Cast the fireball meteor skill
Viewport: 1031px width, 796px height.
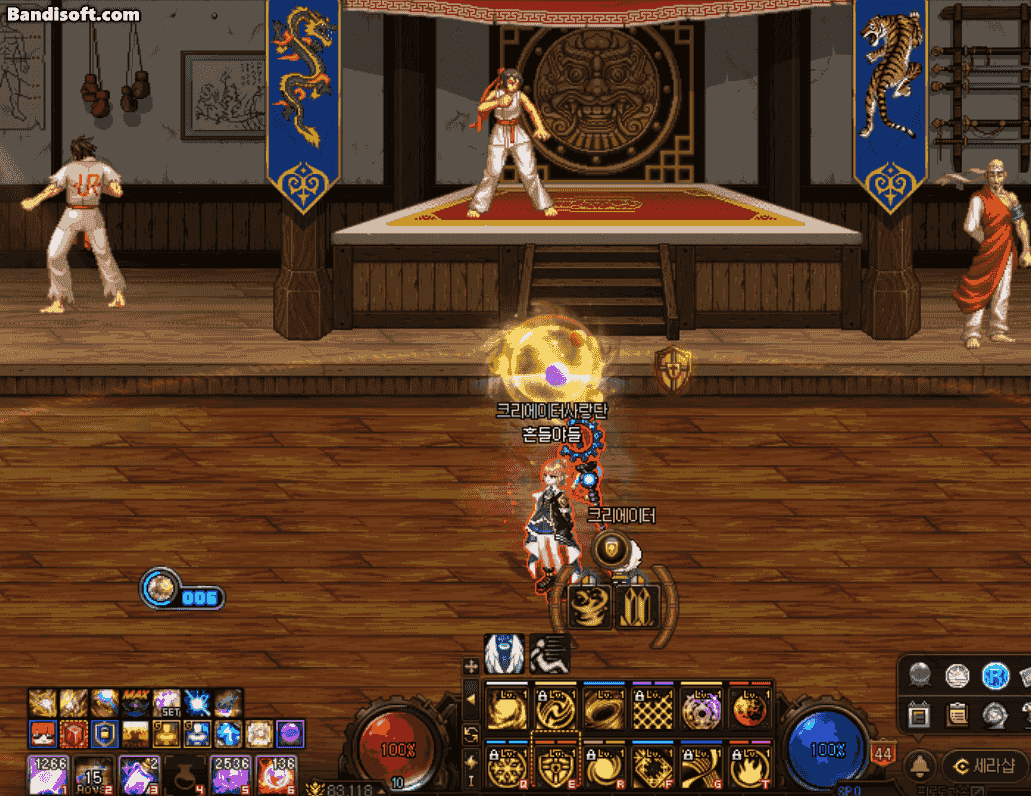pyautogui.click(x=749, y=709)
